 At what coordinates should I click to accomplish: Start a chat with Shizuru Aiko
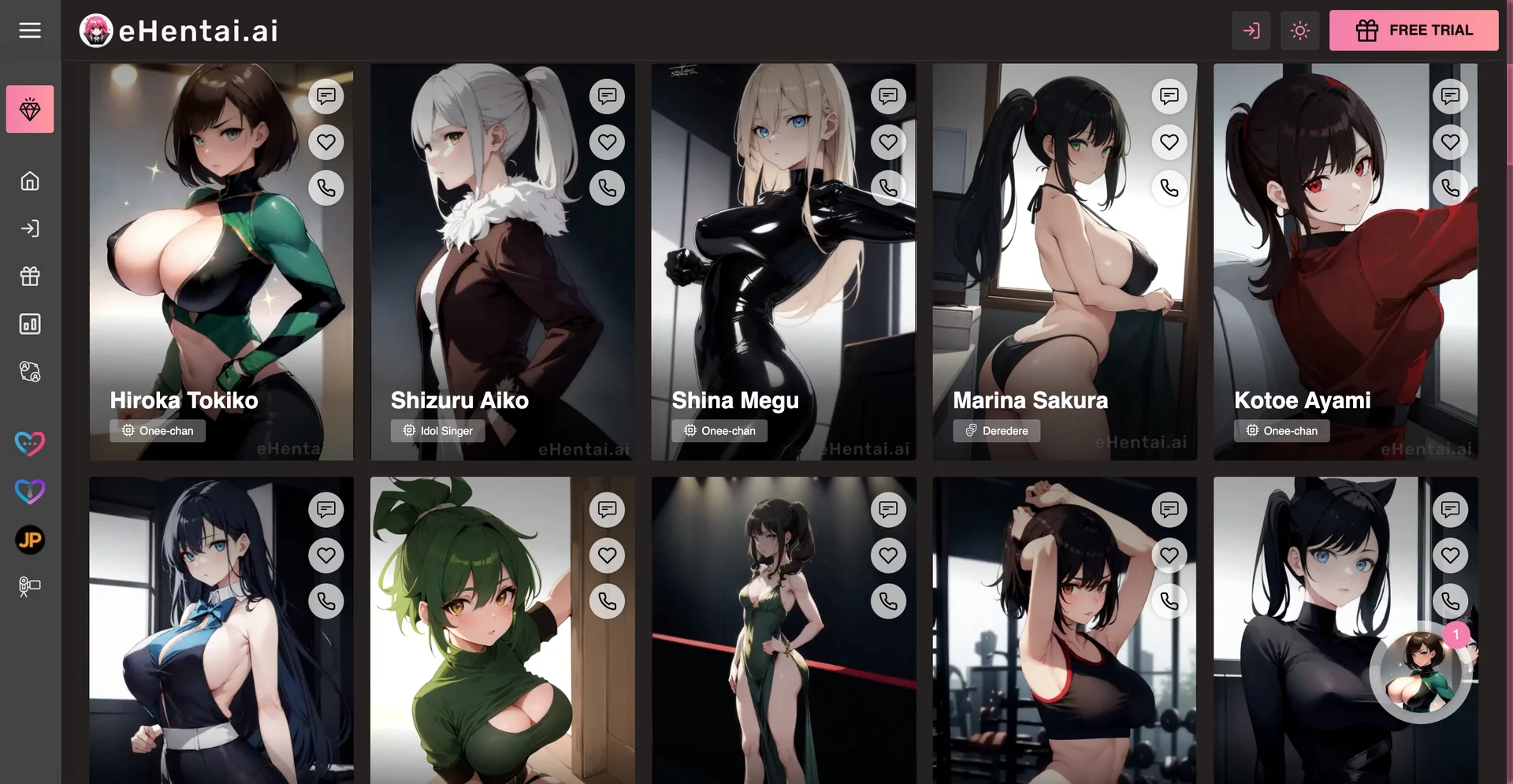tap(607, 96)
